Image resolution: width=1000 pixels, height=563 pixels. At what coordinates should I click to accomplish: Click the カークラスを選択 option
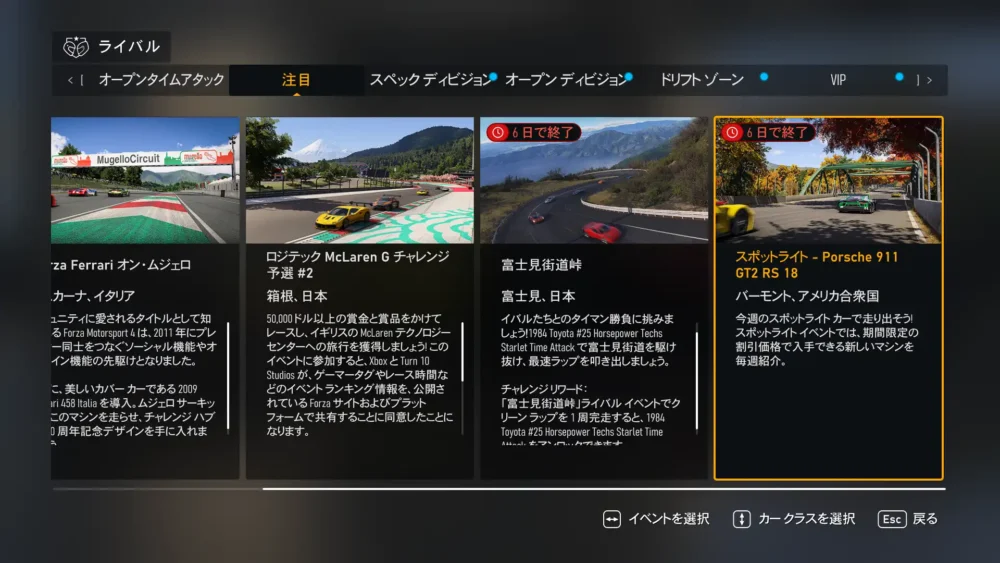point(794,519)
